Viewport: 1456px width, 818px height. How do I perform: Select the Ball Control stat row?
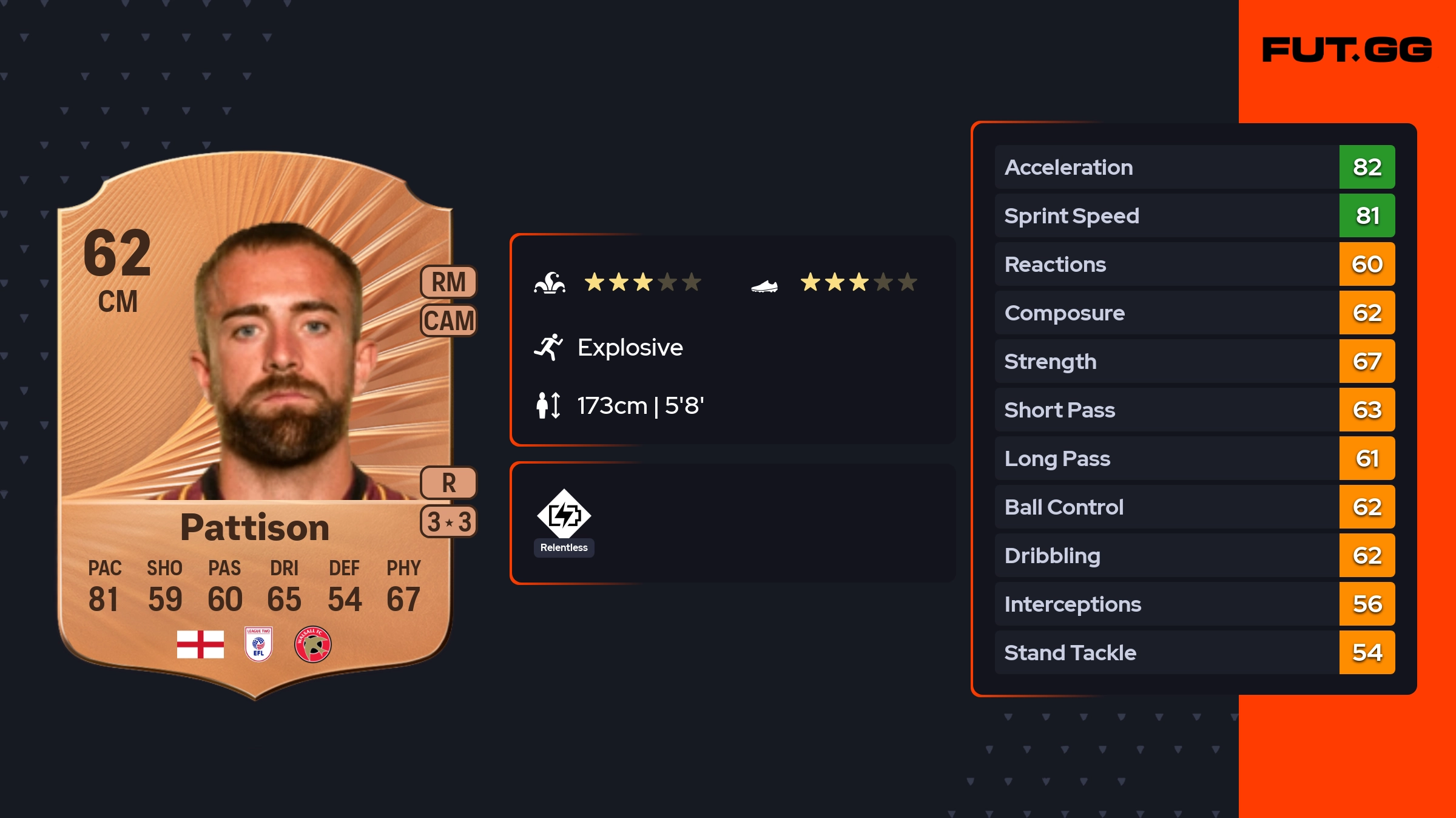tap(1194, 507)
